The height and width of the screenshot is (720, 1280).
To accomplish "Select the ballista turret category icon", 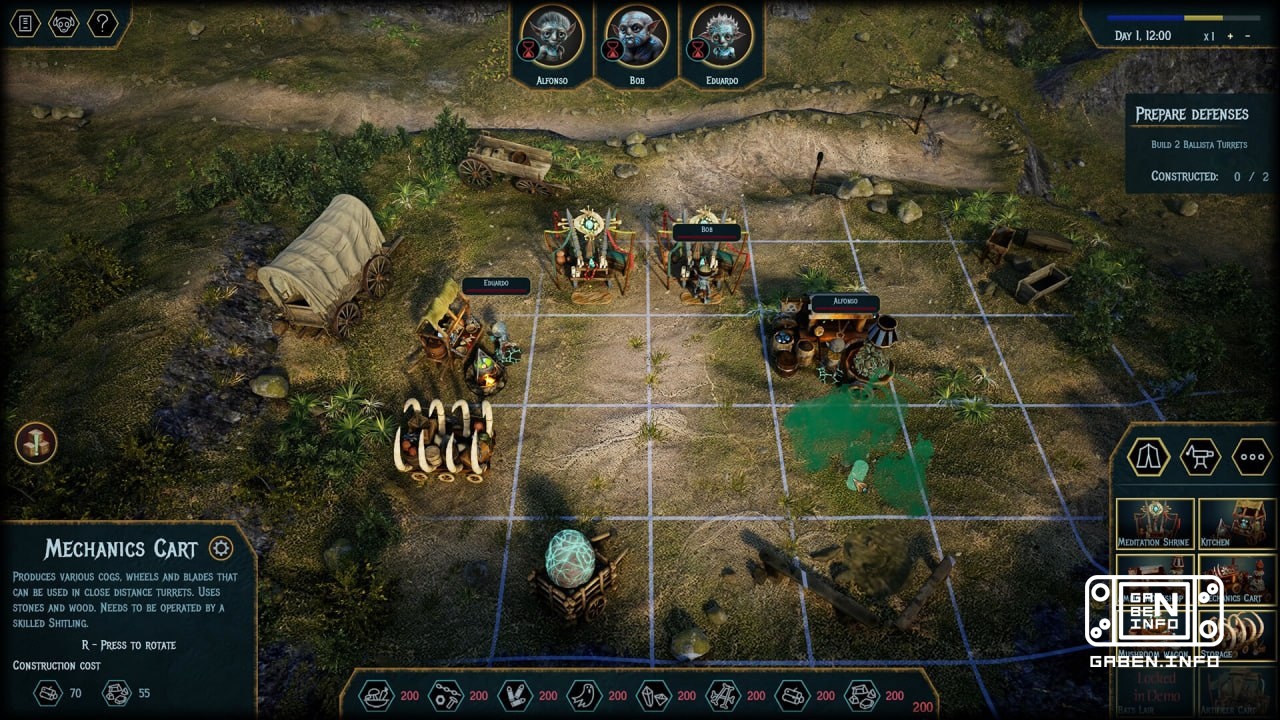I will point(1199,457).
